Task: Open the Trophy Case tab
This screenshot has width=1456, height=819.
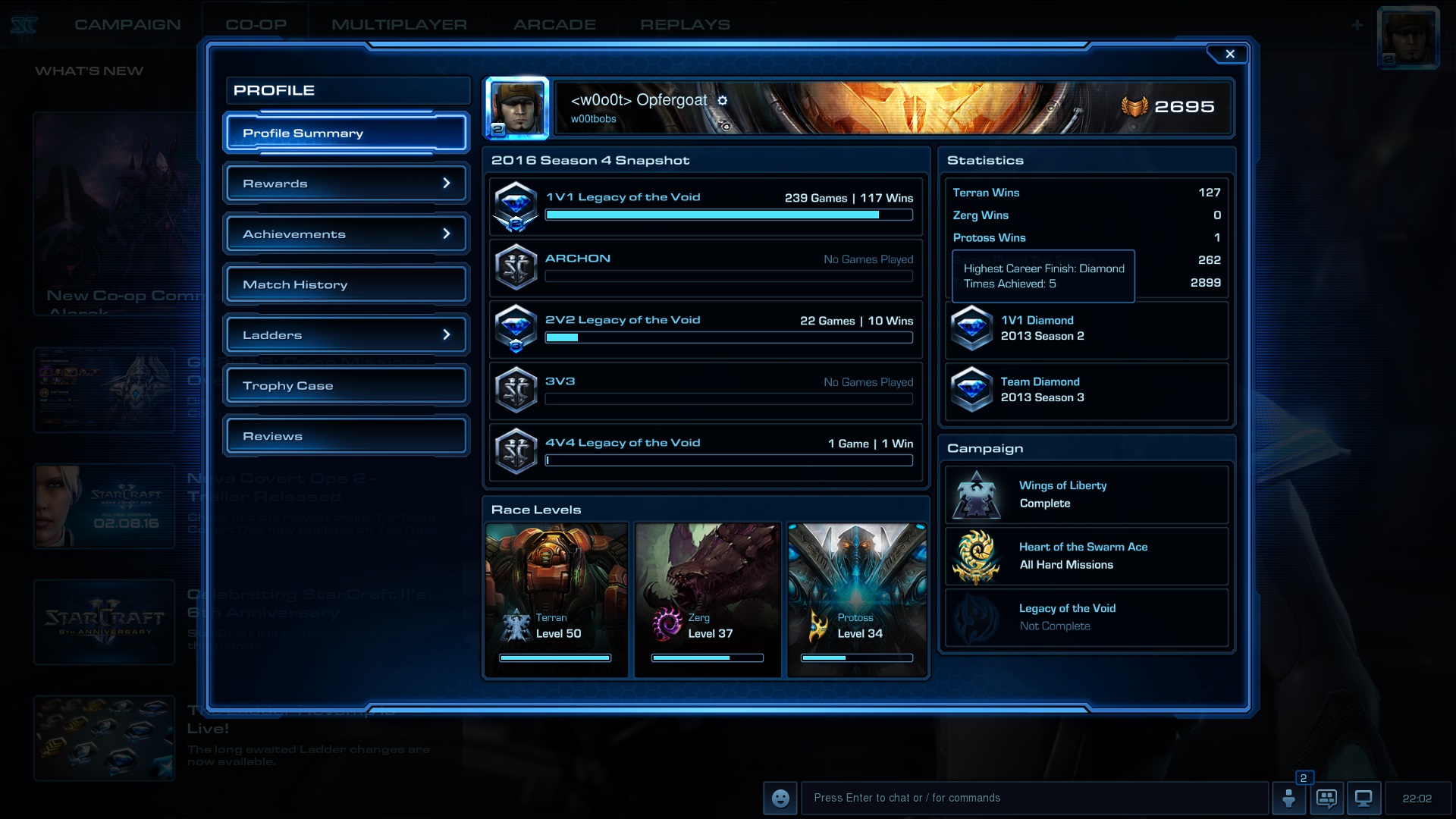Action: pyautogui.click(x=345, y=385)
